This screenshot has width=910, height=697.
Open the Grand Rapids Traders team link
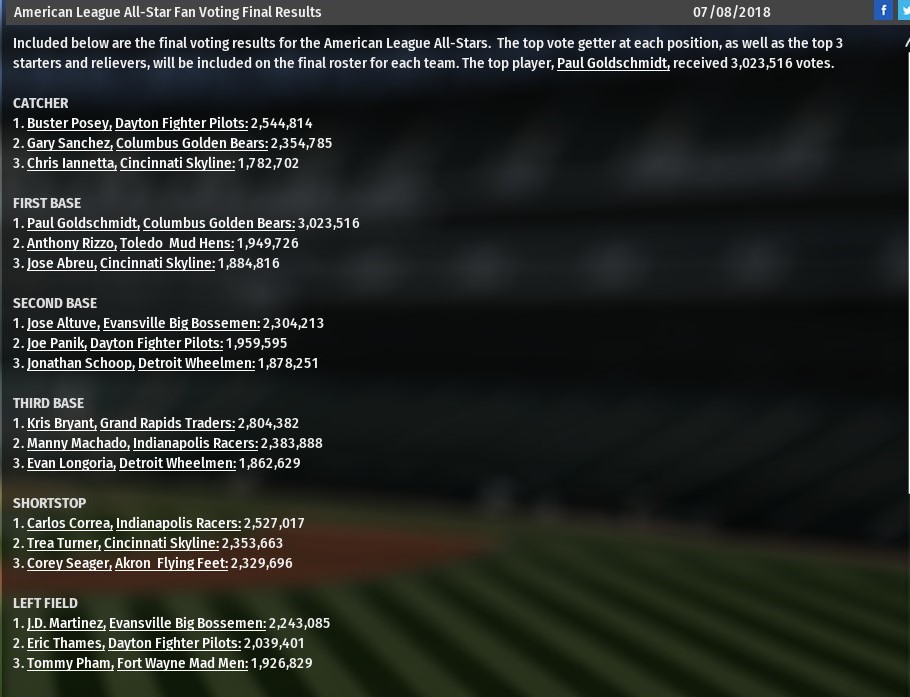[167, 423]
